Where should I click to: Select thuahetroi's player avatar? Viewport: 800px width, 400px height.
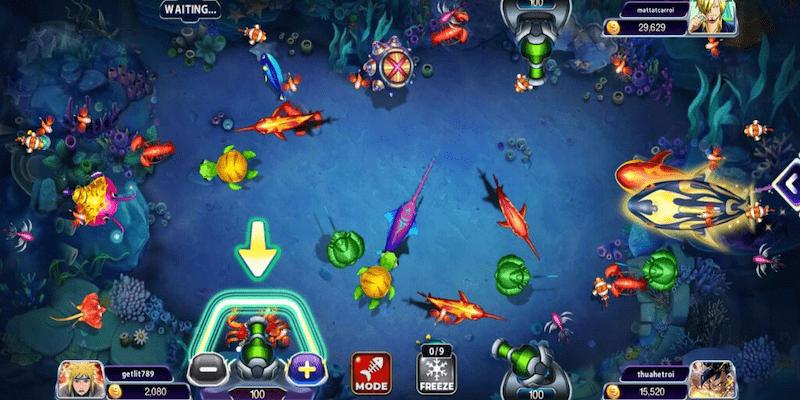(x=712, y=379)
